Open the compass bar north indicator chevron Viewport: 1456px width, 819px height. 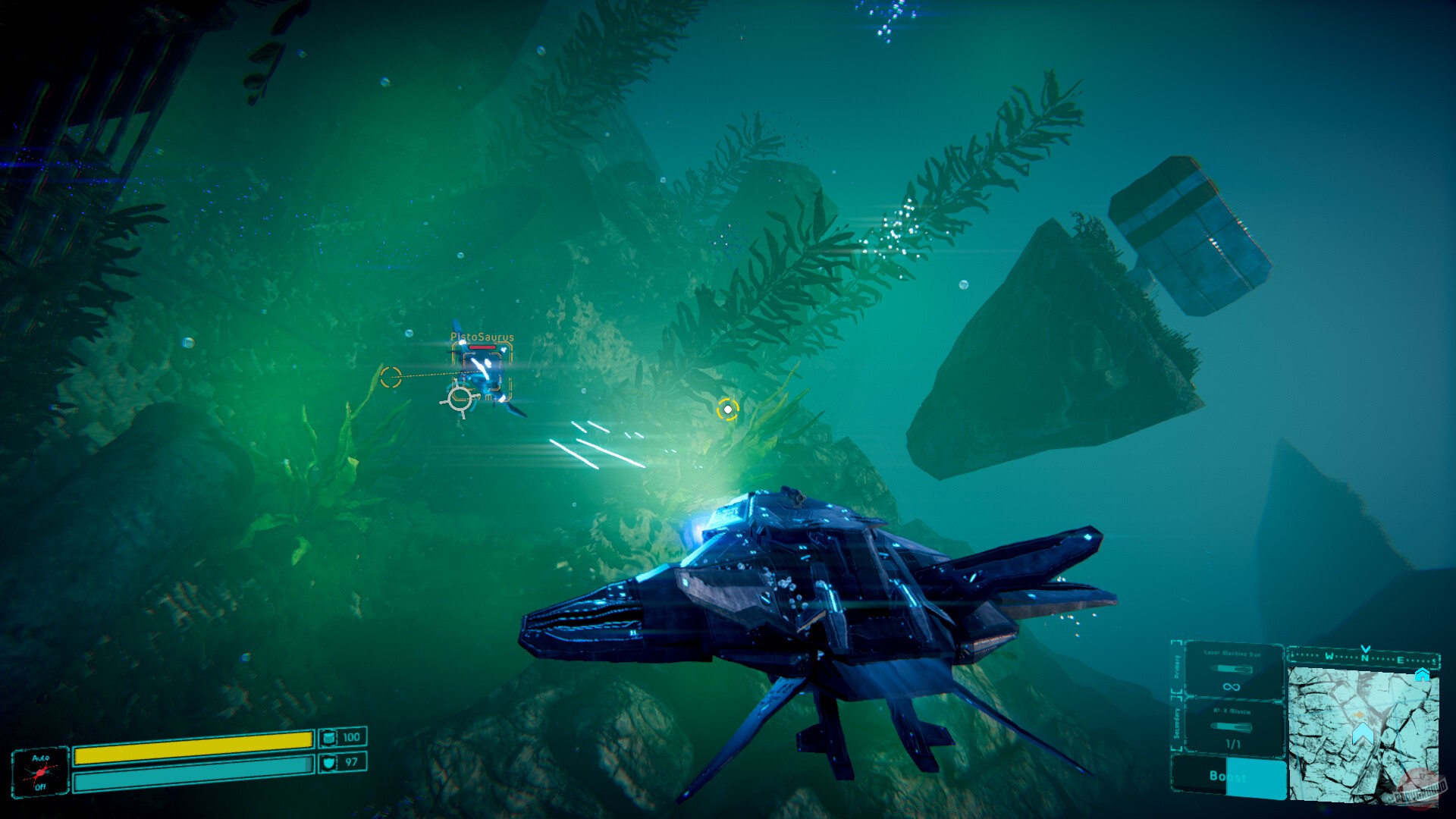(1365, 648)
